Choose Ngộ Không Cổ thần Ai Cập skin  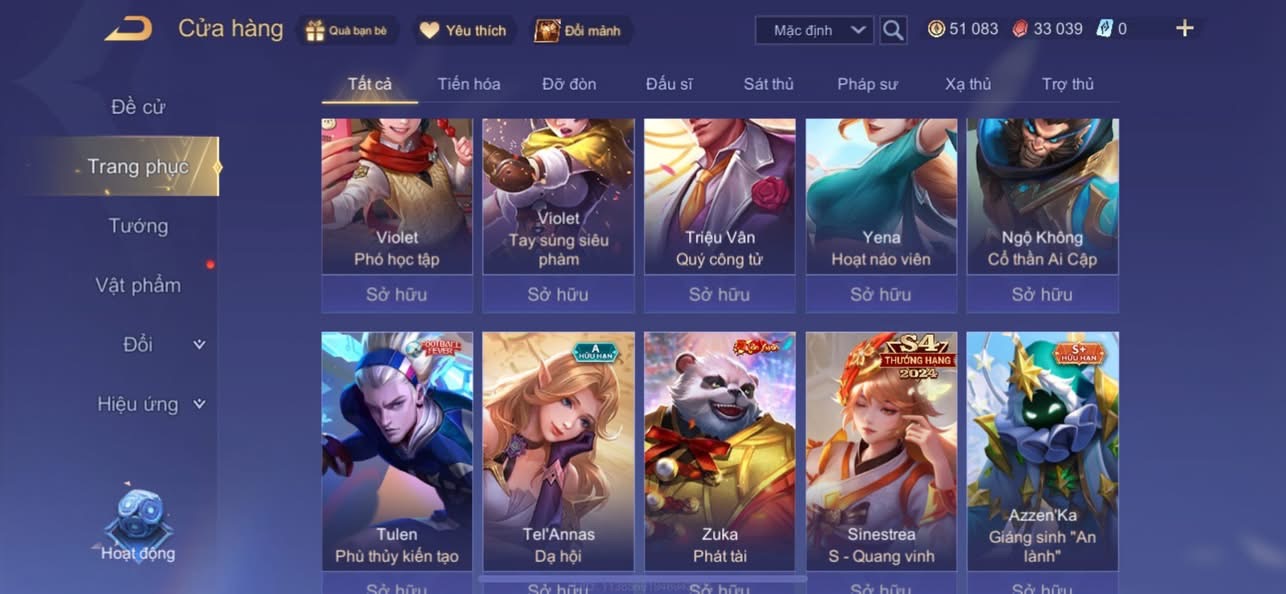click(1042, 195)
